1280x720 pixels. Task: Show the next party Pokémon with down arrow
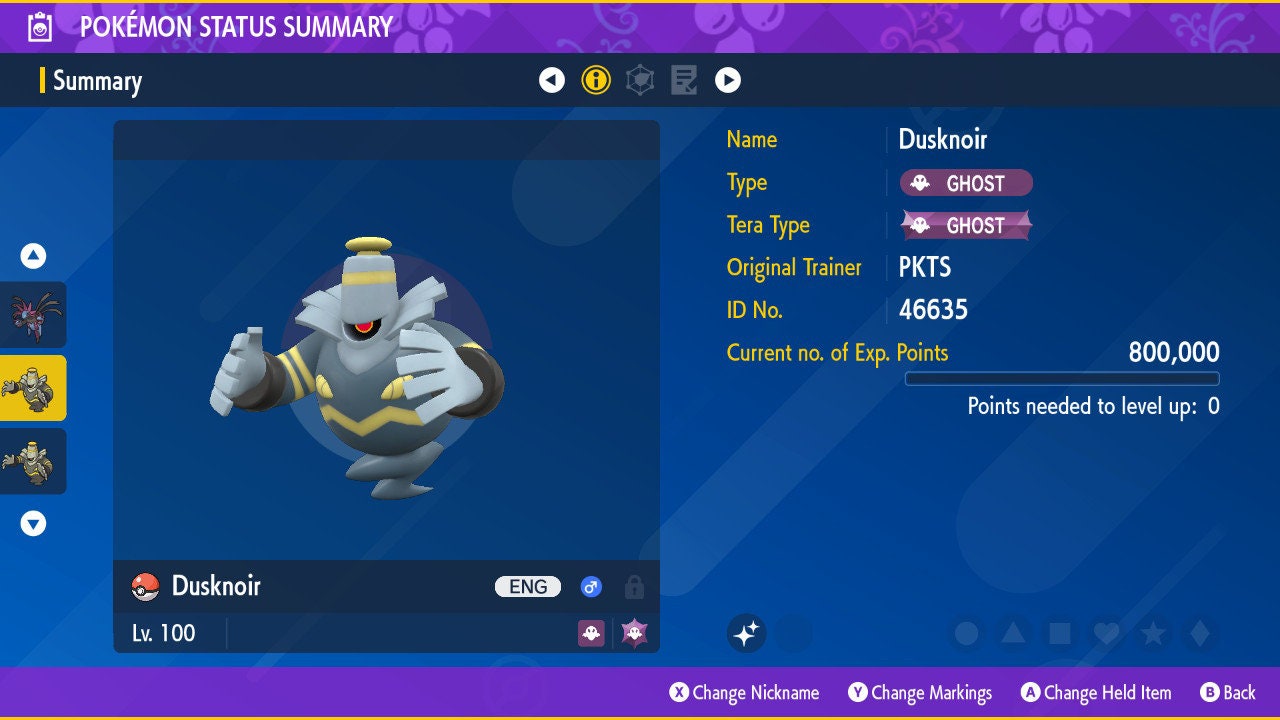(x=33, y=523)
